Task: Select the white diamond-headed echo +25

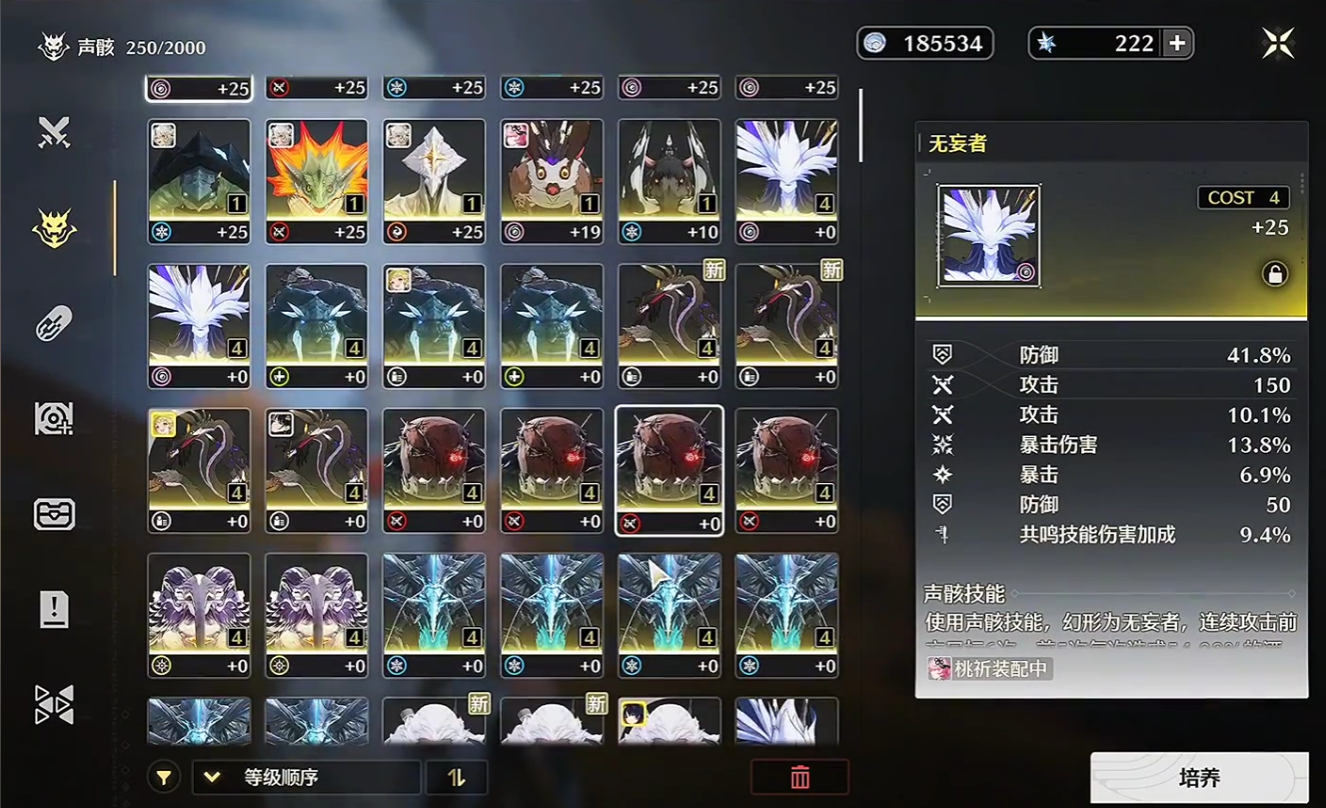Action: [434, 180]
